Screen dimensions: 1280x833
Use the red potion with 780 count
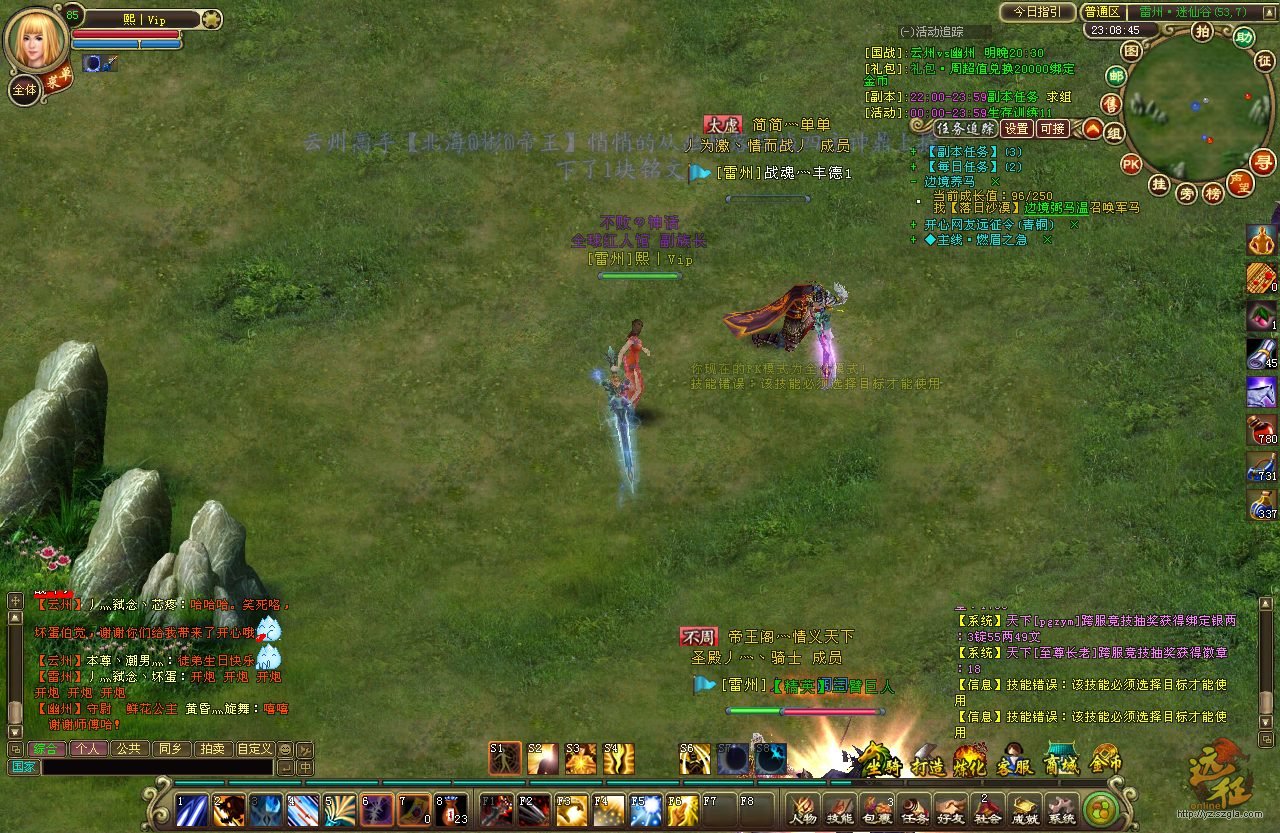(1262, 431)
